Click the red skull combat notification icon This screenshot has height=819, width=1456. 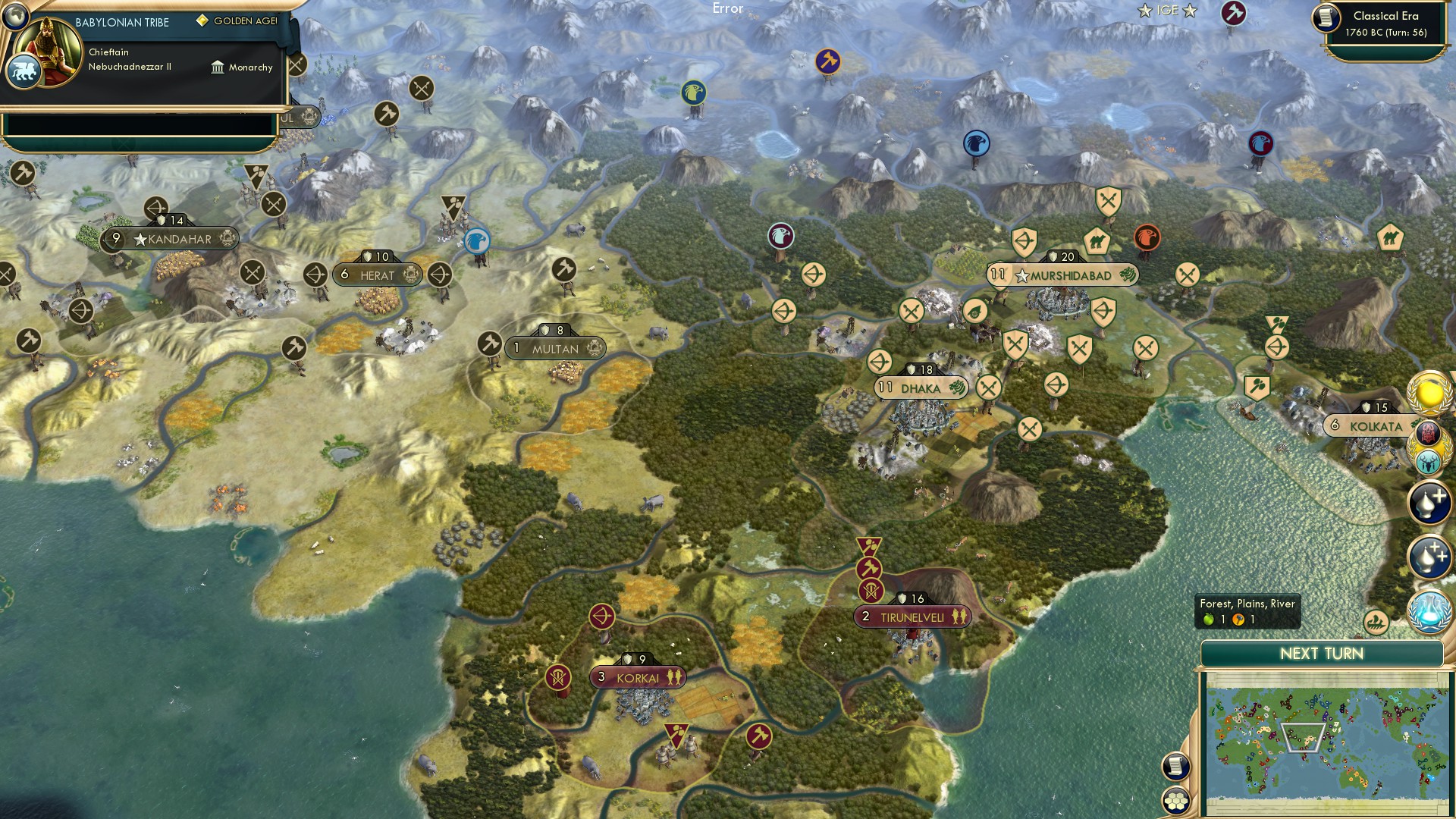1429,432
